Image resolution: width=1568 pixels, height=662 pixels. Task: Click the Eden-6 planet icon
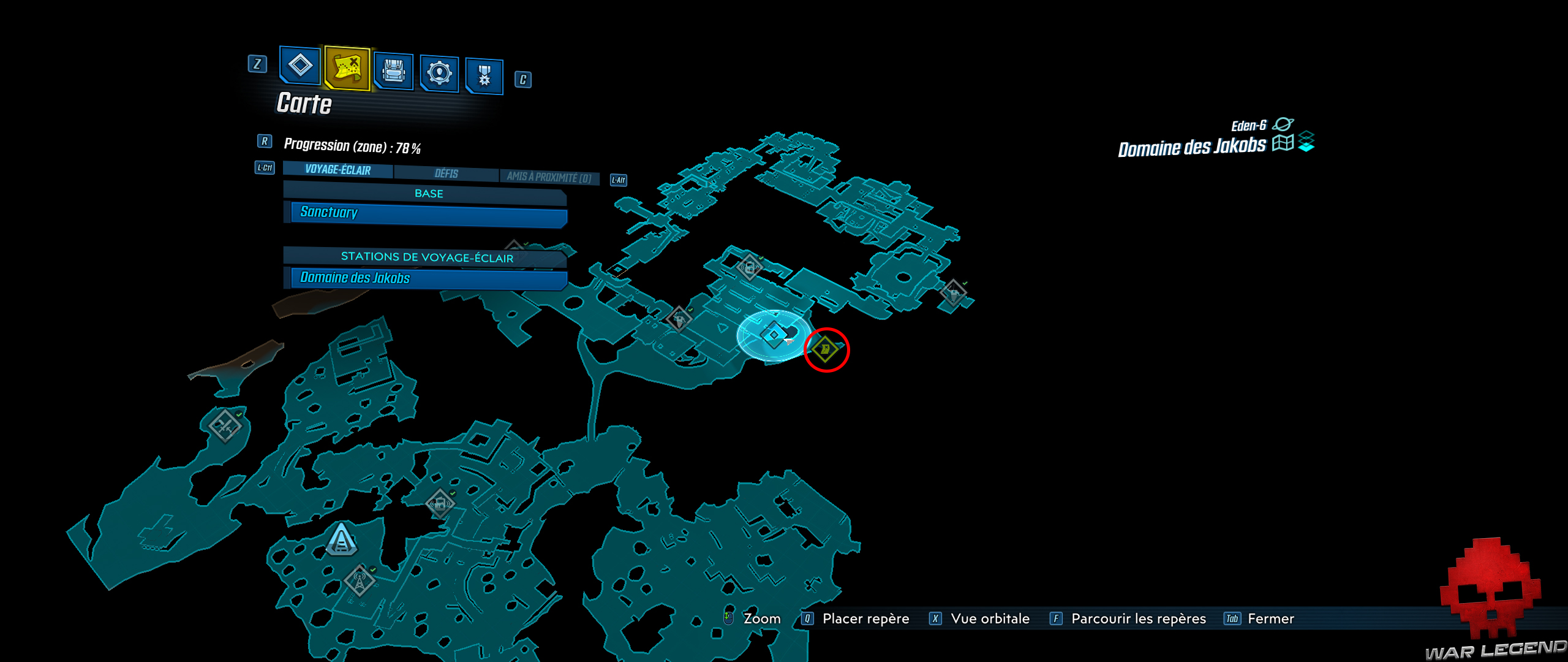[1284, 123]
